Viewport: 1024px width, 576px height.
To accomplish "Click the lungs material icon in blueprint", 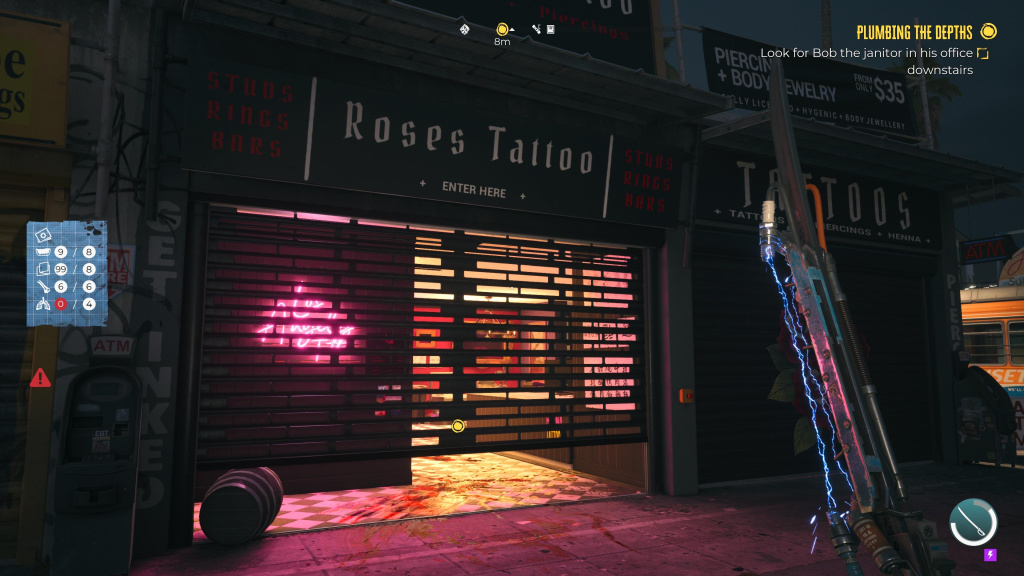I will click(45, 304).
